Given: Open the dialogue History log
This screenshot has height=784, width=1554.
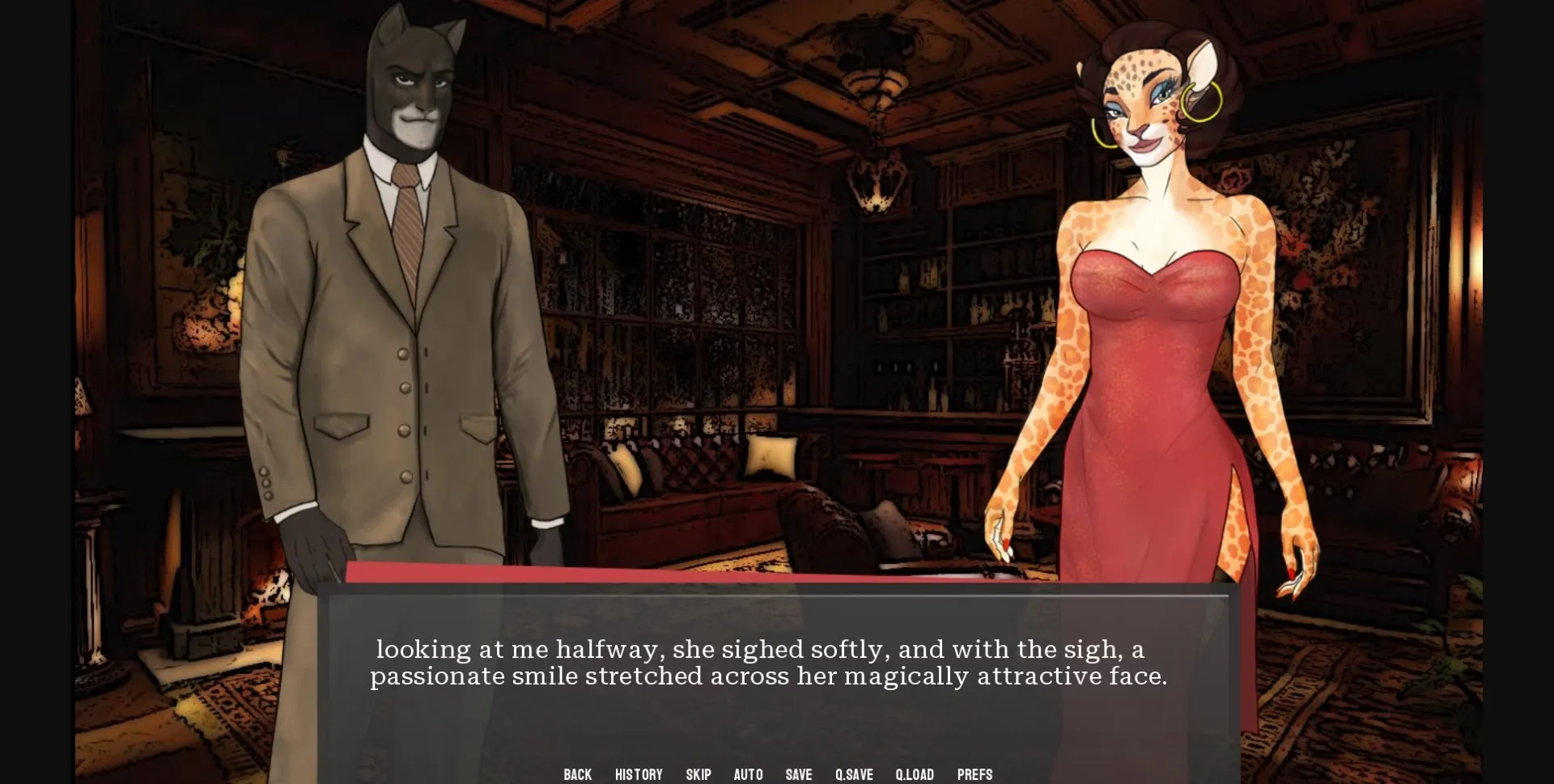Looking at the screenshot, I should click(639, 774).
